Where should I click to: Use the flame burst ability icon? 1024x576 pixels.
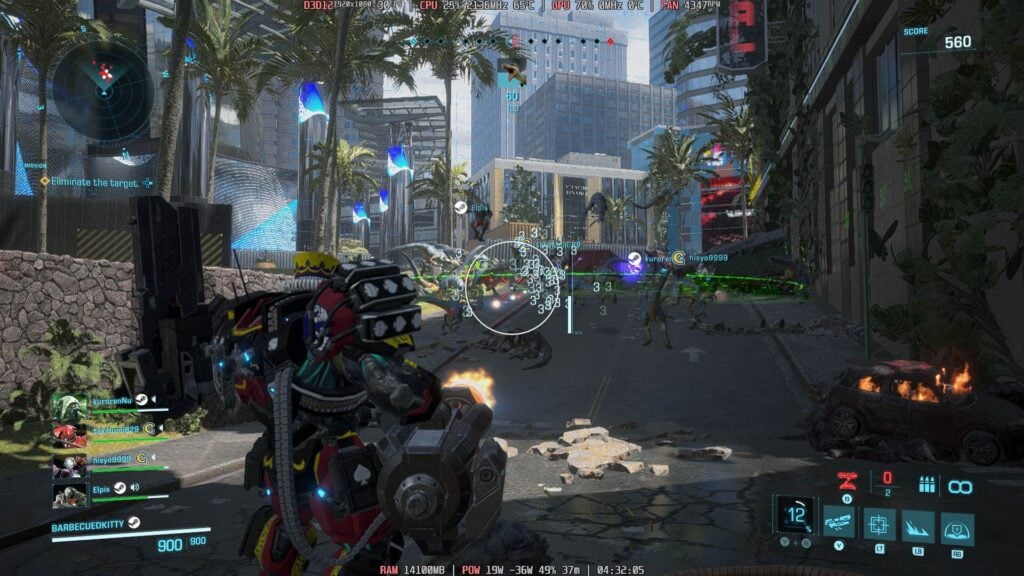click(918, 525)
